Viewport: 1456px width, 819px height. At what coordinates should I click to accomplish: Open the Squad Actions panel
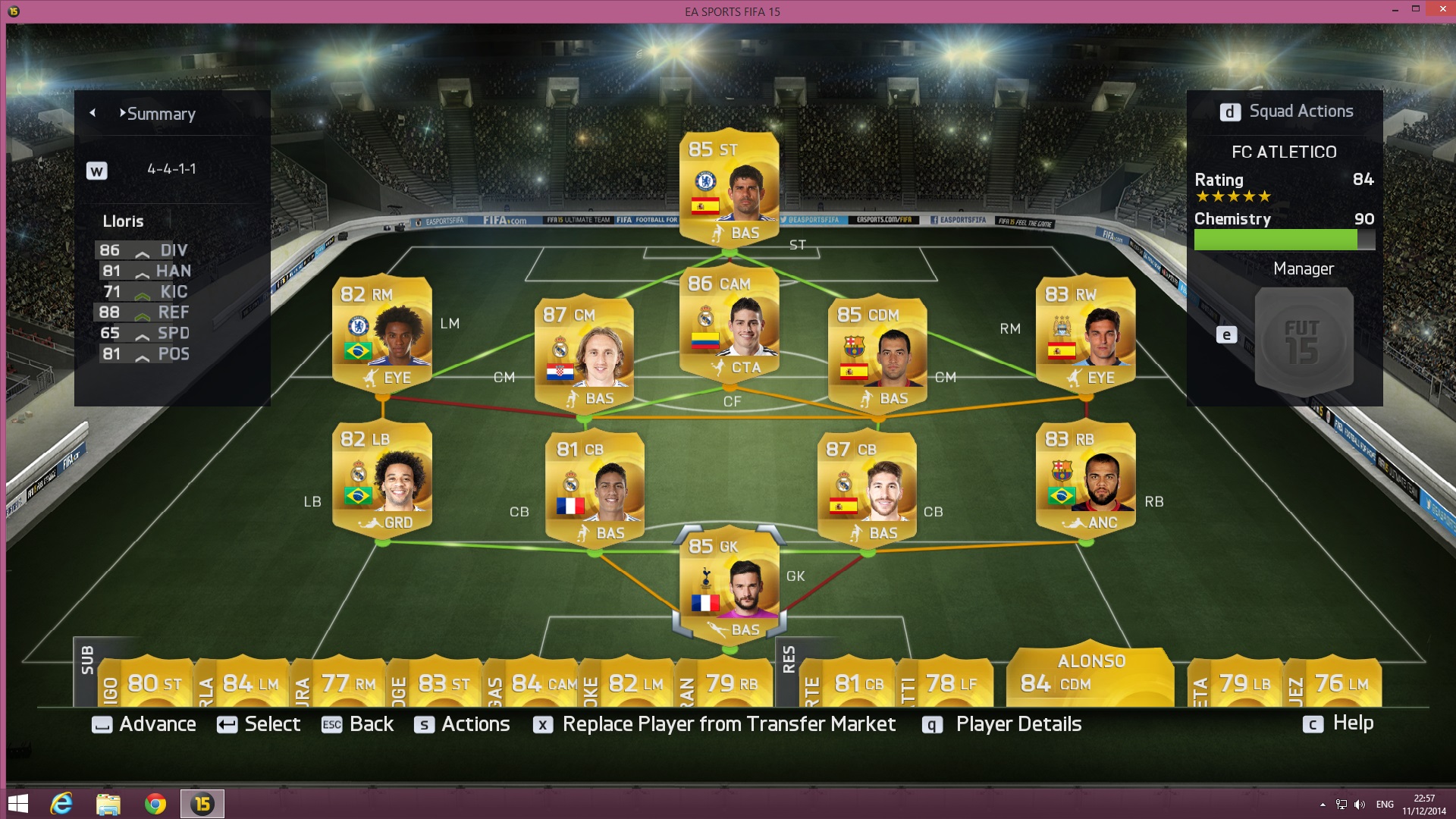click(1286, 111)
